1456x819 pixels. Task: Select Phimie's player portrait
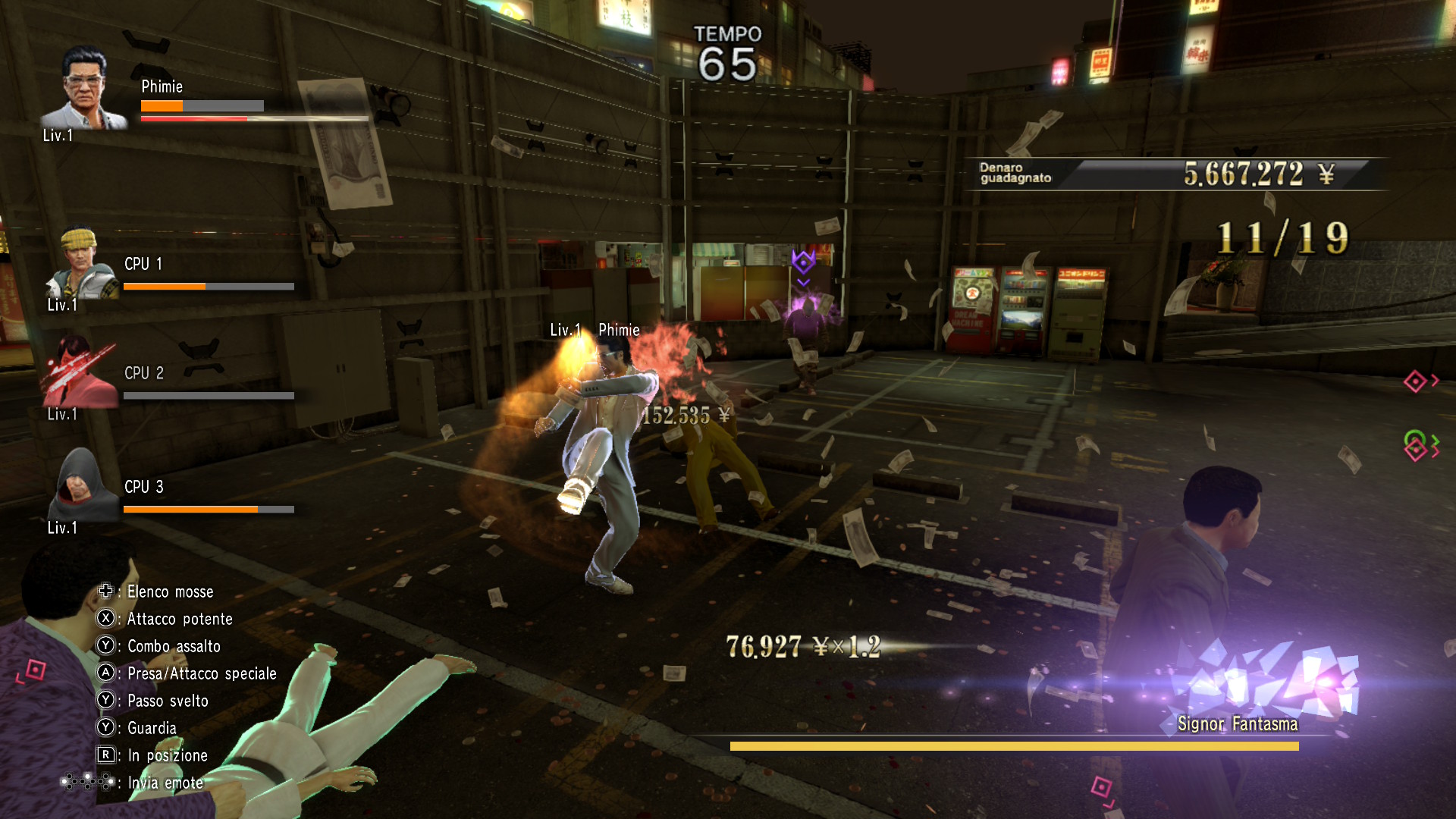[83, 89]
